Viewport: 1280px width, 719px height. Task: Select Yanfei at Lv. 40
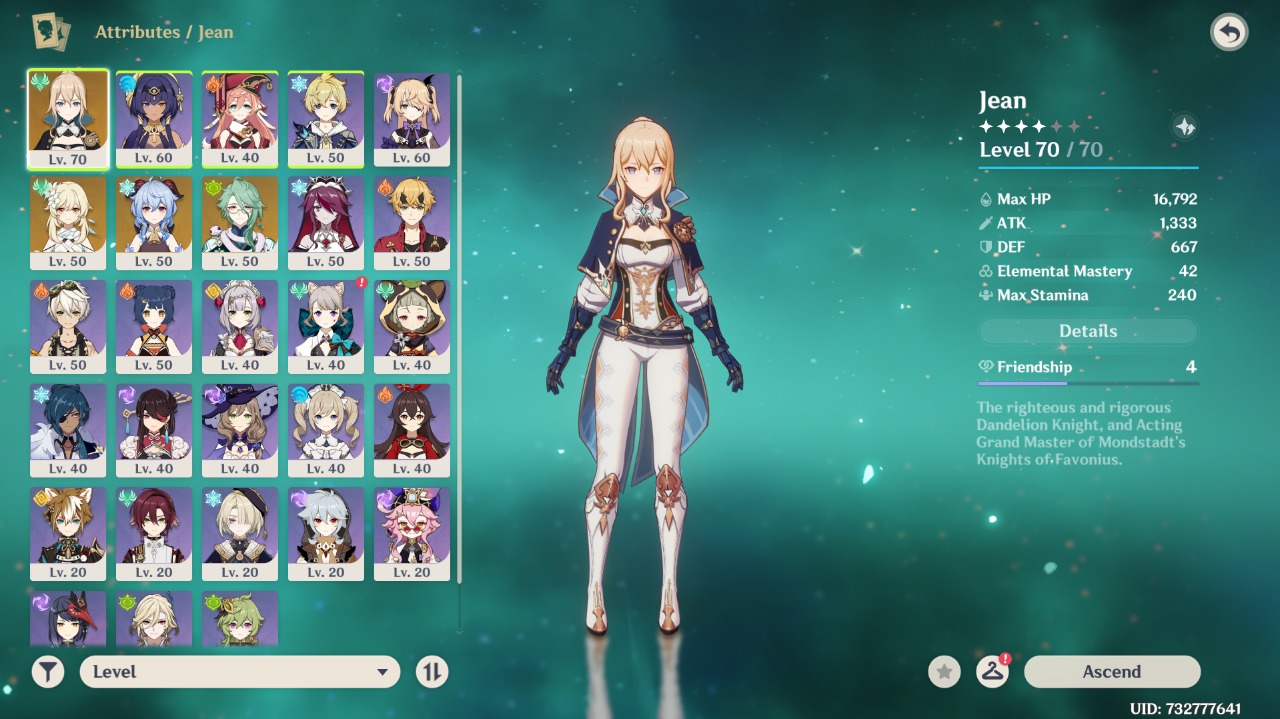pos(240,118)
